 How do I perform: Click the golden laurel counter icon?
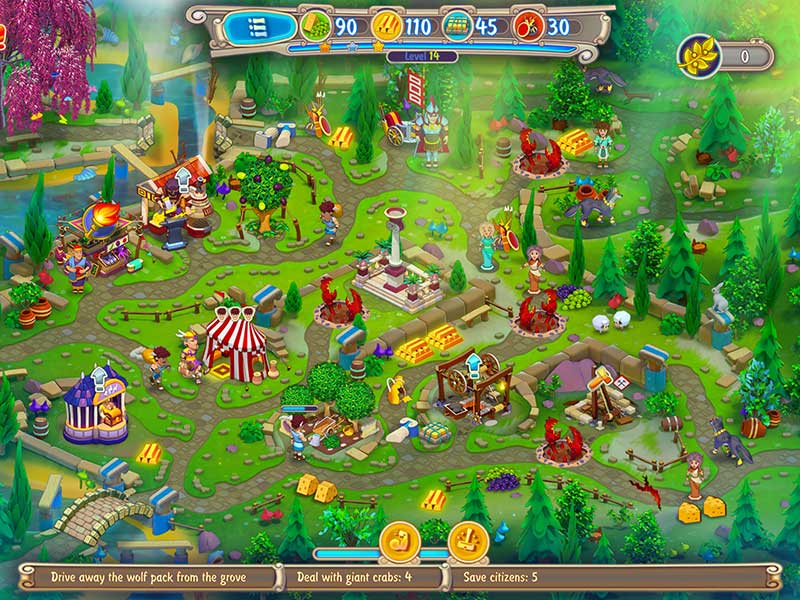click(x=696, y=56)
